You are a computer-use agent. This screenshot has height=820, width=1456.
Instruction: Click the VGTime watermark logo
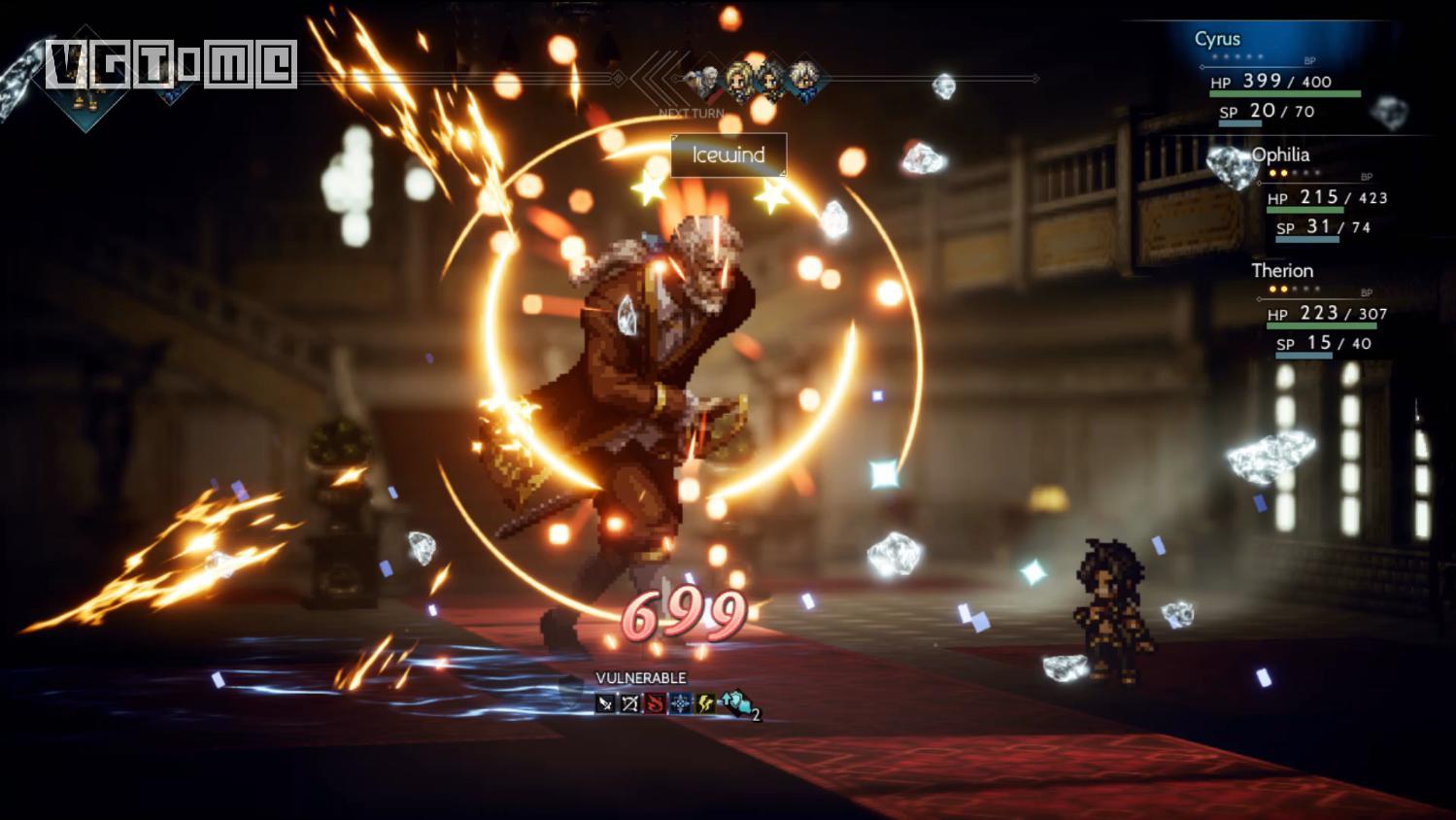[x=171, y=64]
